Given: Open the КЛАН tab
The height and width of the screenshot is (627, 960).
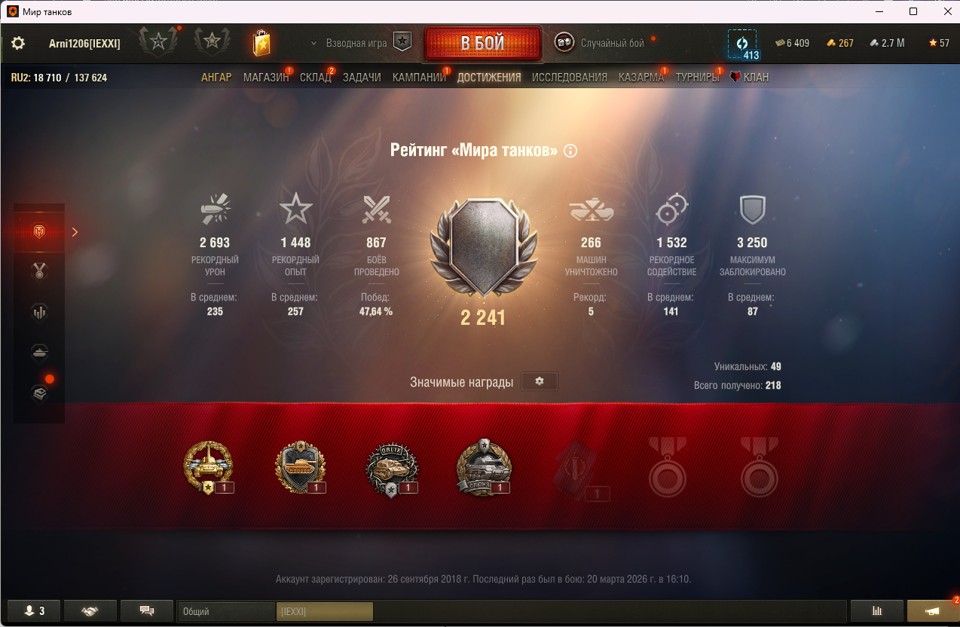Looking at the screenshot, I should pos(755,77).
